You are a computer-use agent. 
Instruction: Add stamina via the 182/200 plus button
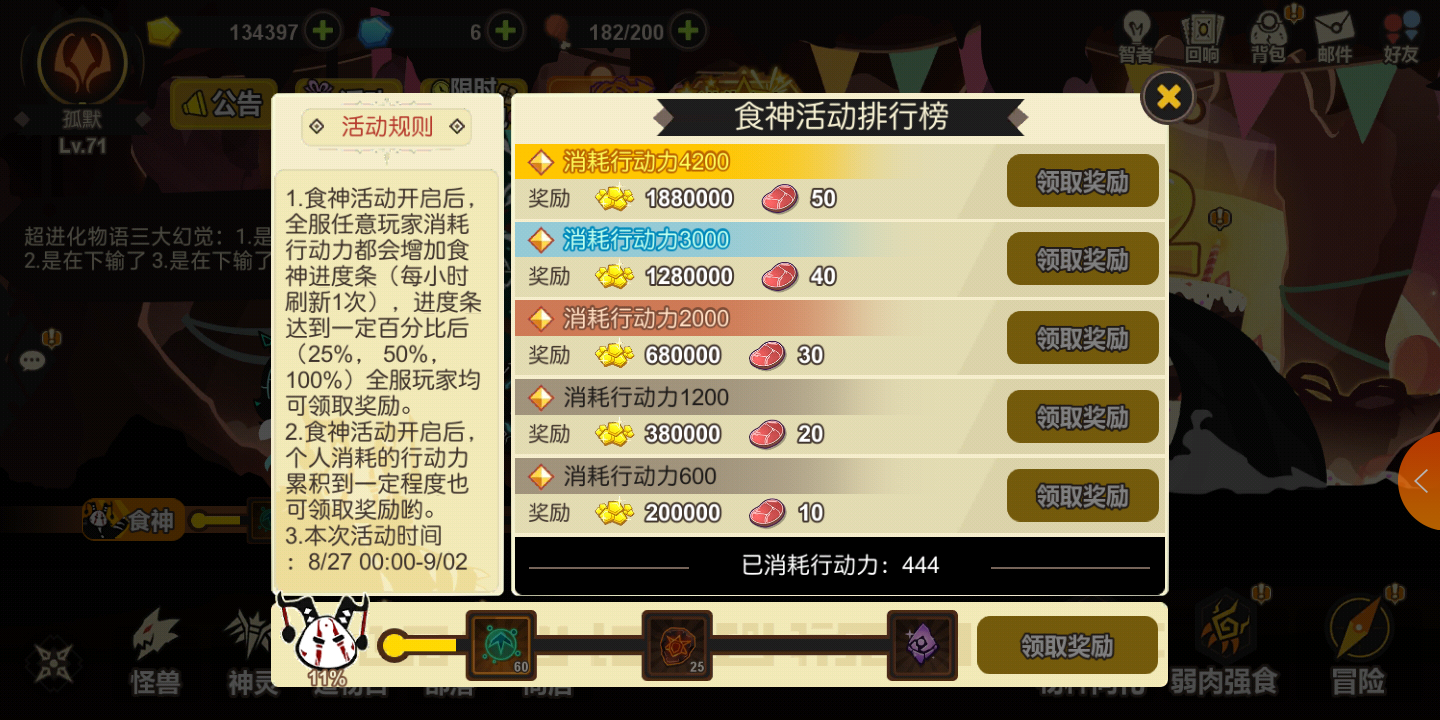point(687,30)
